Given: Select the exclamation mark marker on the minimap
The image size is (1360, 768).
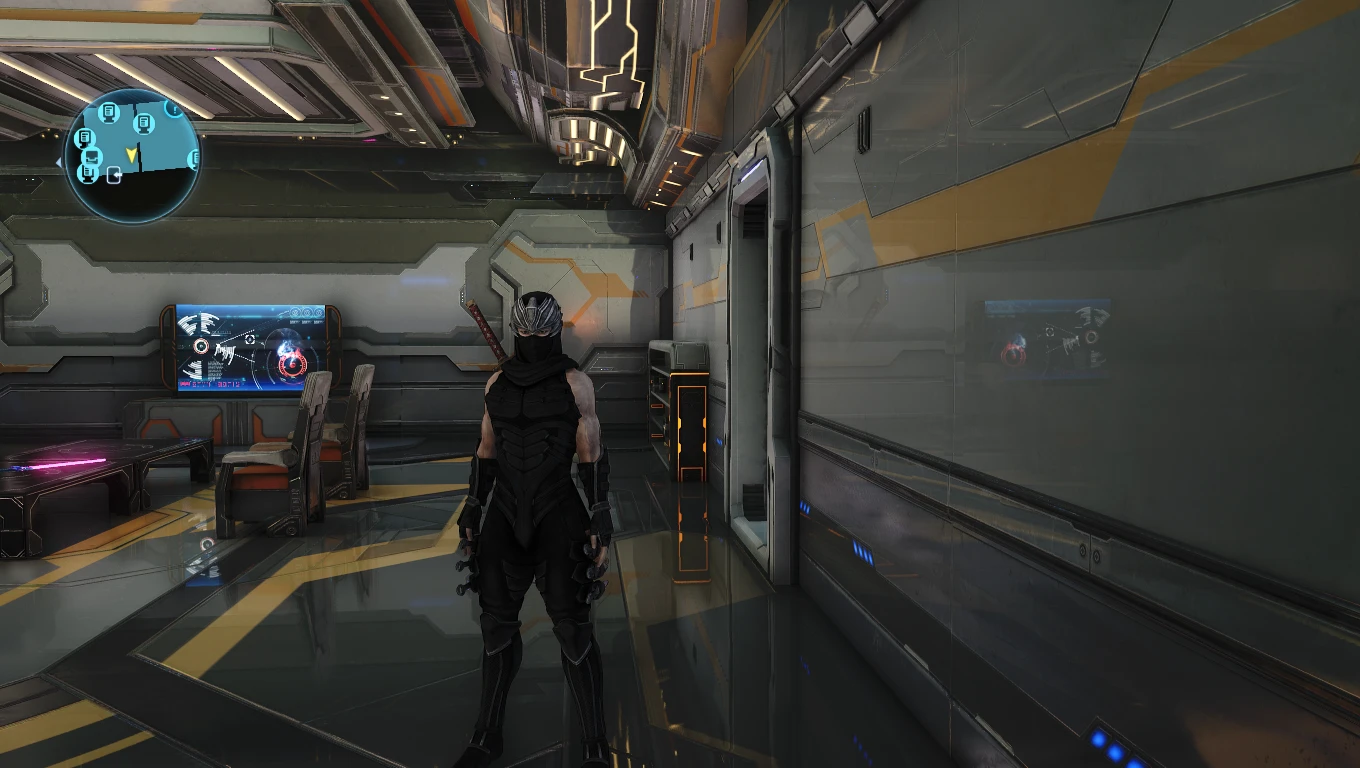Looking at the screenshot, I should pos(174,107).
